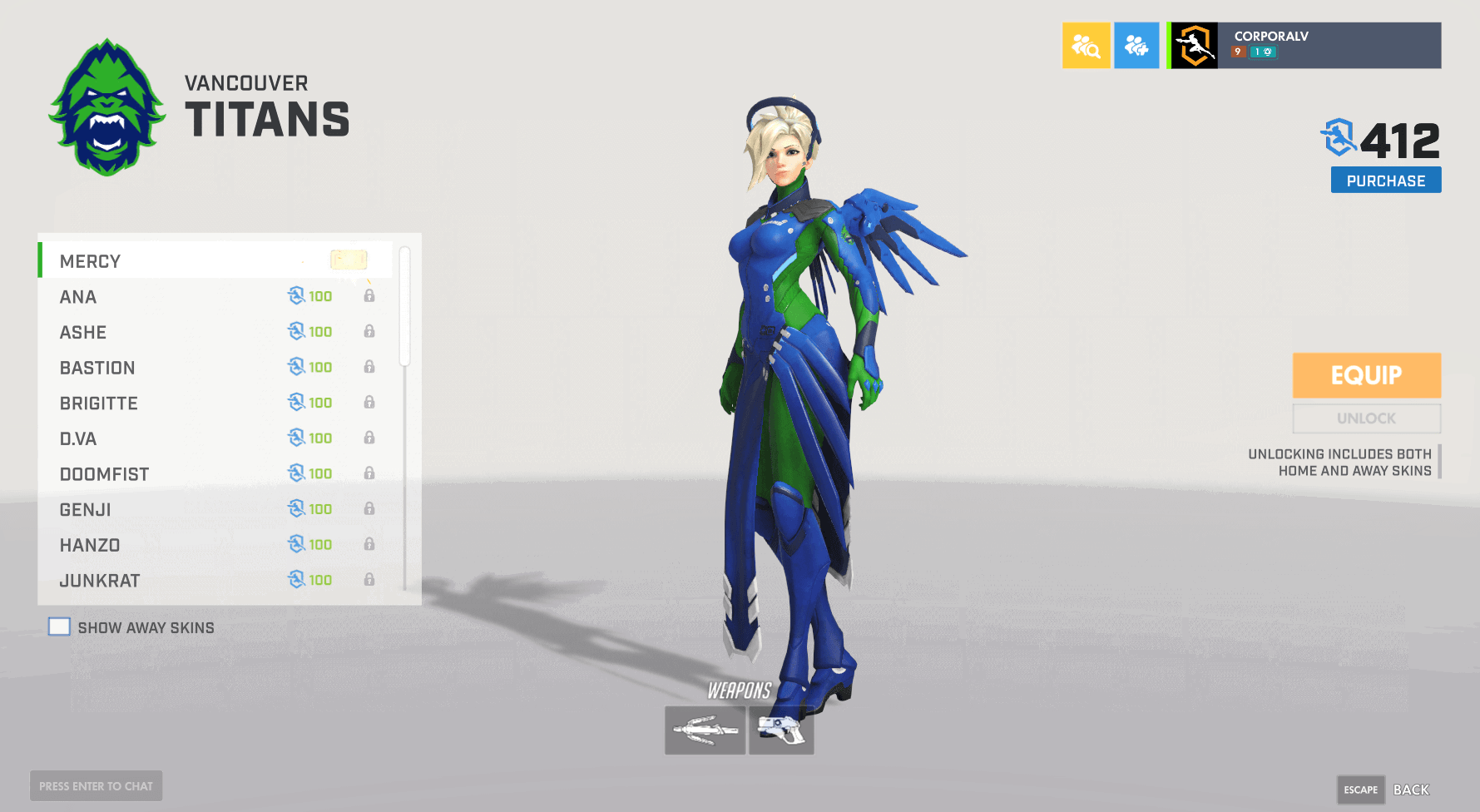The height and width of the screenshot is (812, 1480).
Task: Open the yellow find group button
Action: pyautogui.click(x=1086, y=46)
